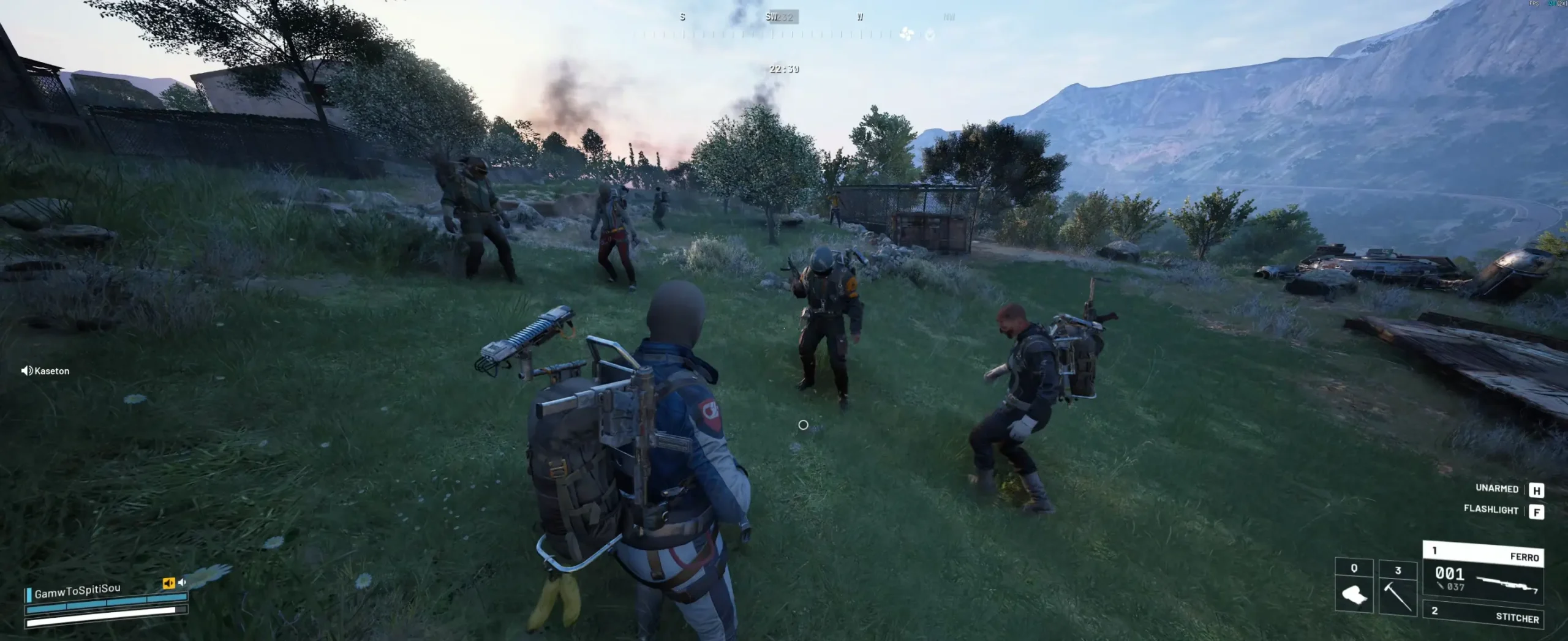Click the pinwheel marker on the compass

907,34
